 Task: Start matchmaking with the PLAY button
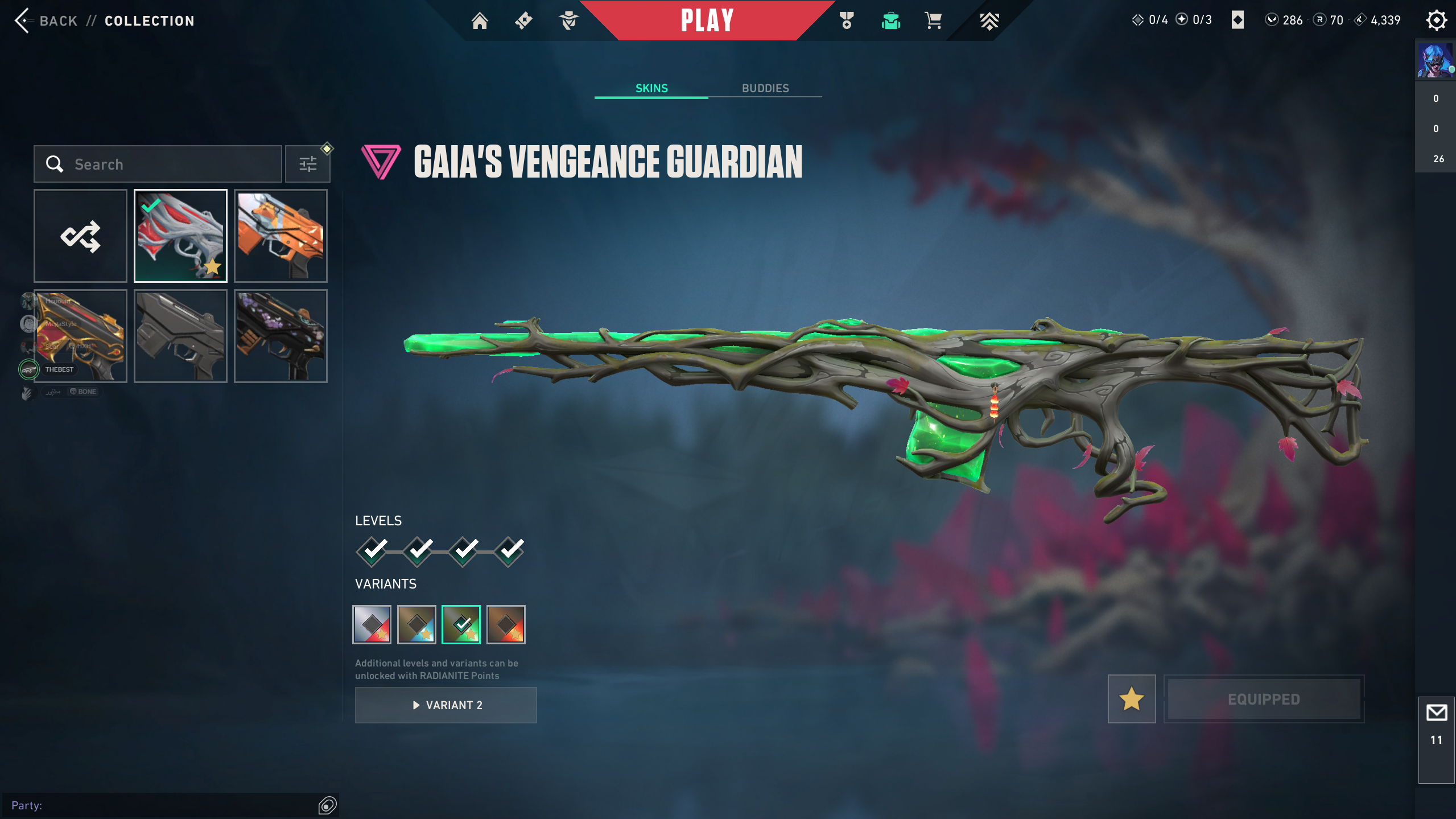(x=707, y=20)
